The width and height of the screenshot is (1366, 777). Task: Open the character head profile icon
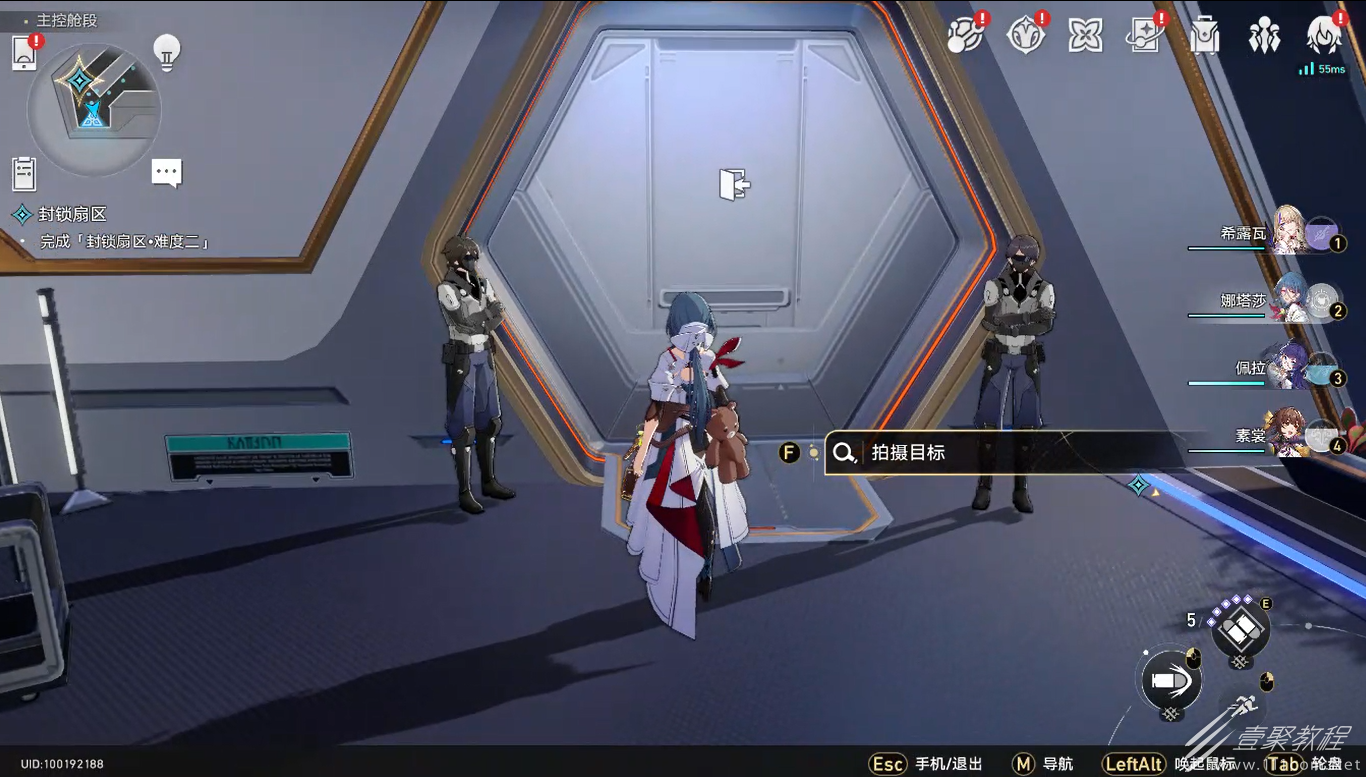[x=1324, y=36]
